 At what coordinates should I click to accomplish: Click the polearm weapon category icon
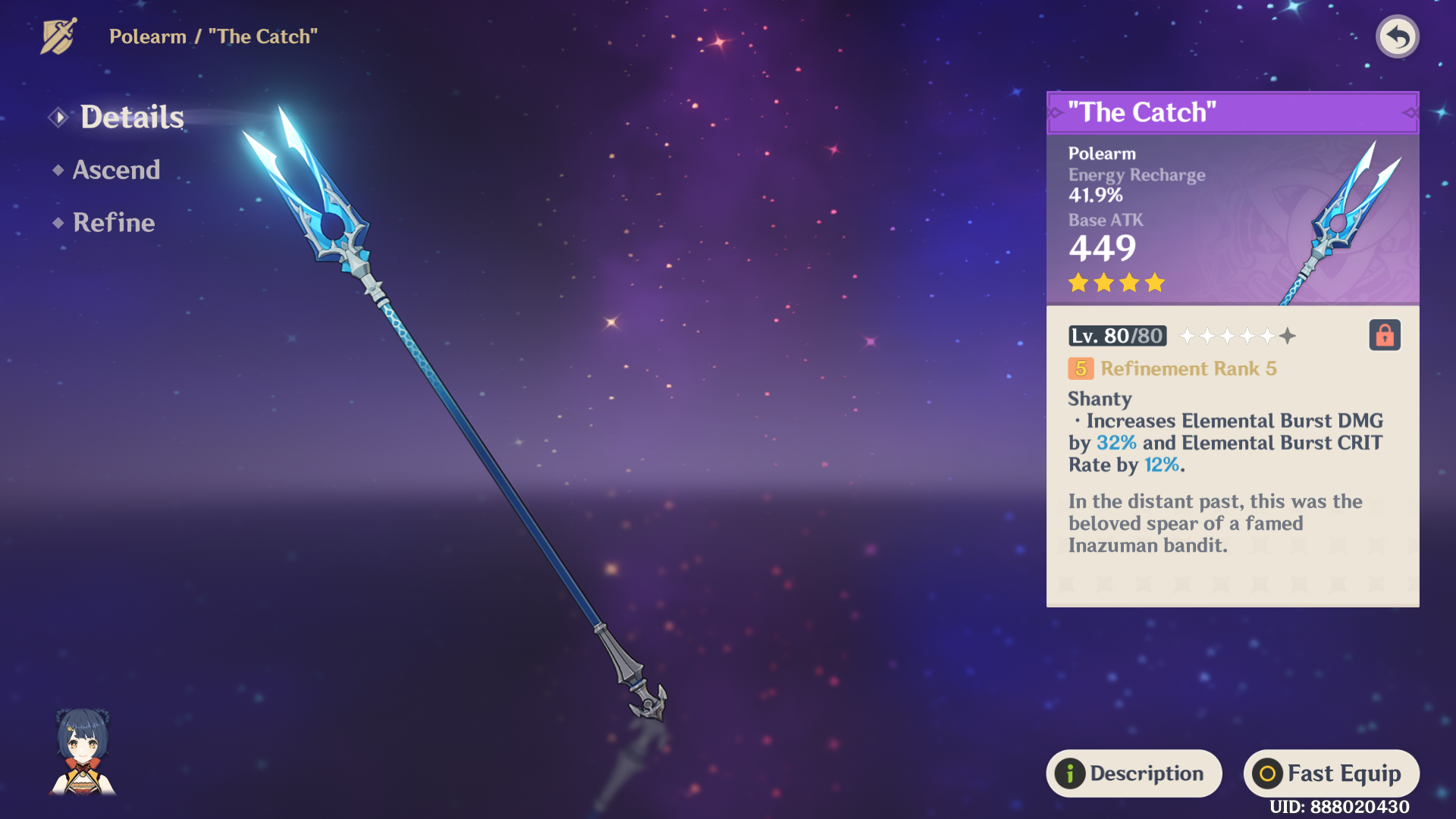click(58, 36)
